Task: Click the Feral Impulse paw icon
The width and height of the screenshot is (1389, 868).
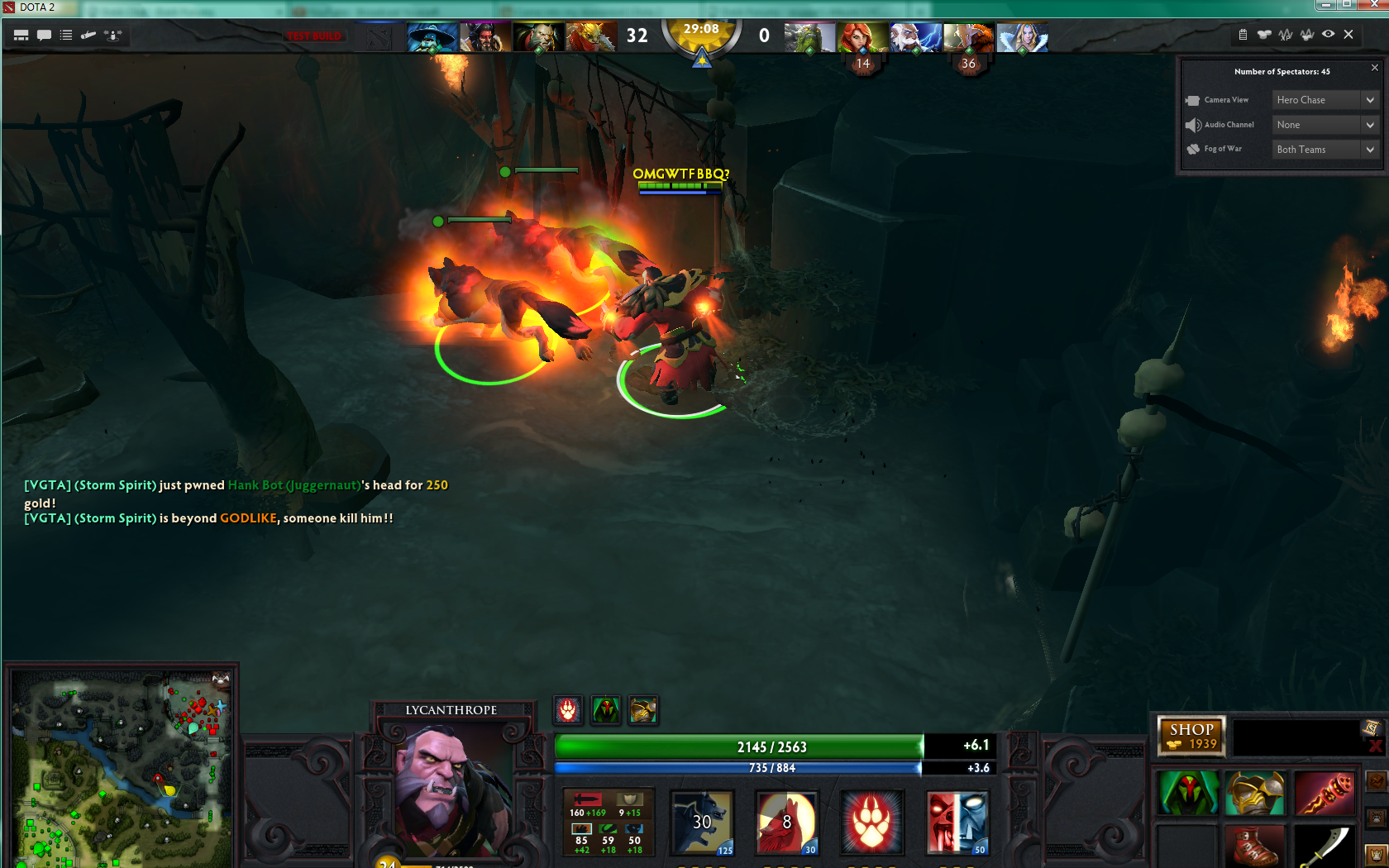Action: tap(871, 823)
